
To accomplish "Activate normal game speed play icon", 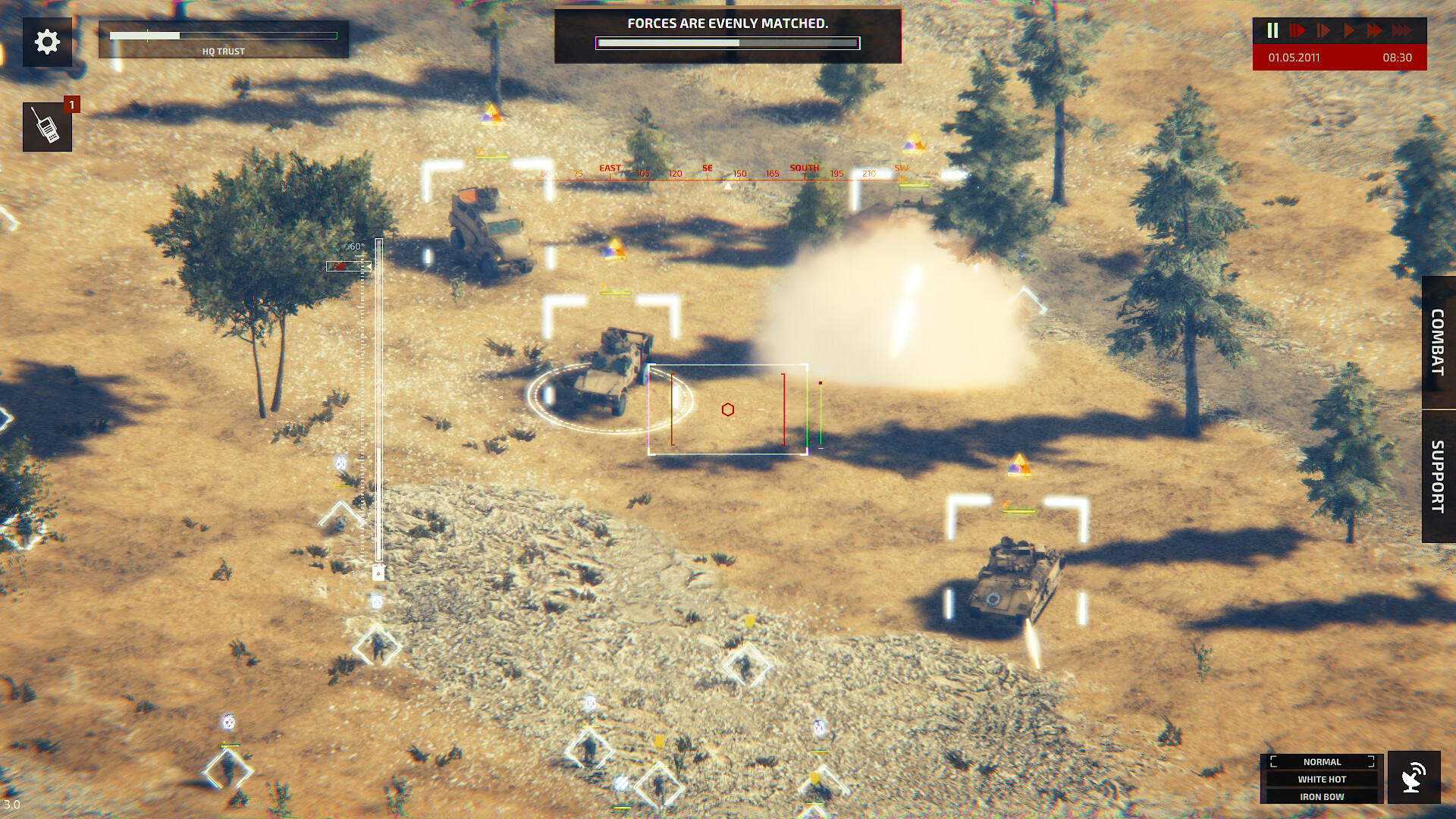I will [1348, 31].
